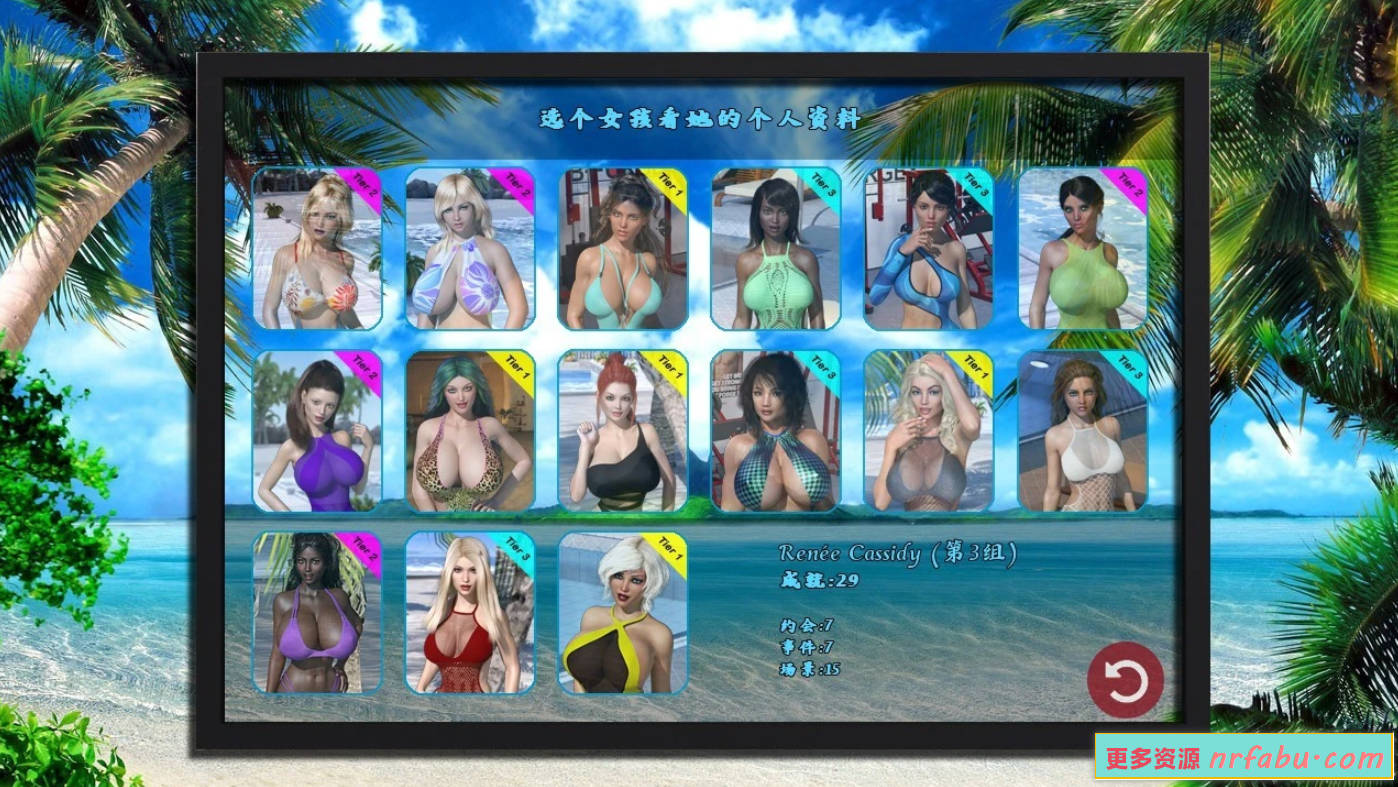Select the Tier 1 redhead in black dress

click(x=622, y=430)
